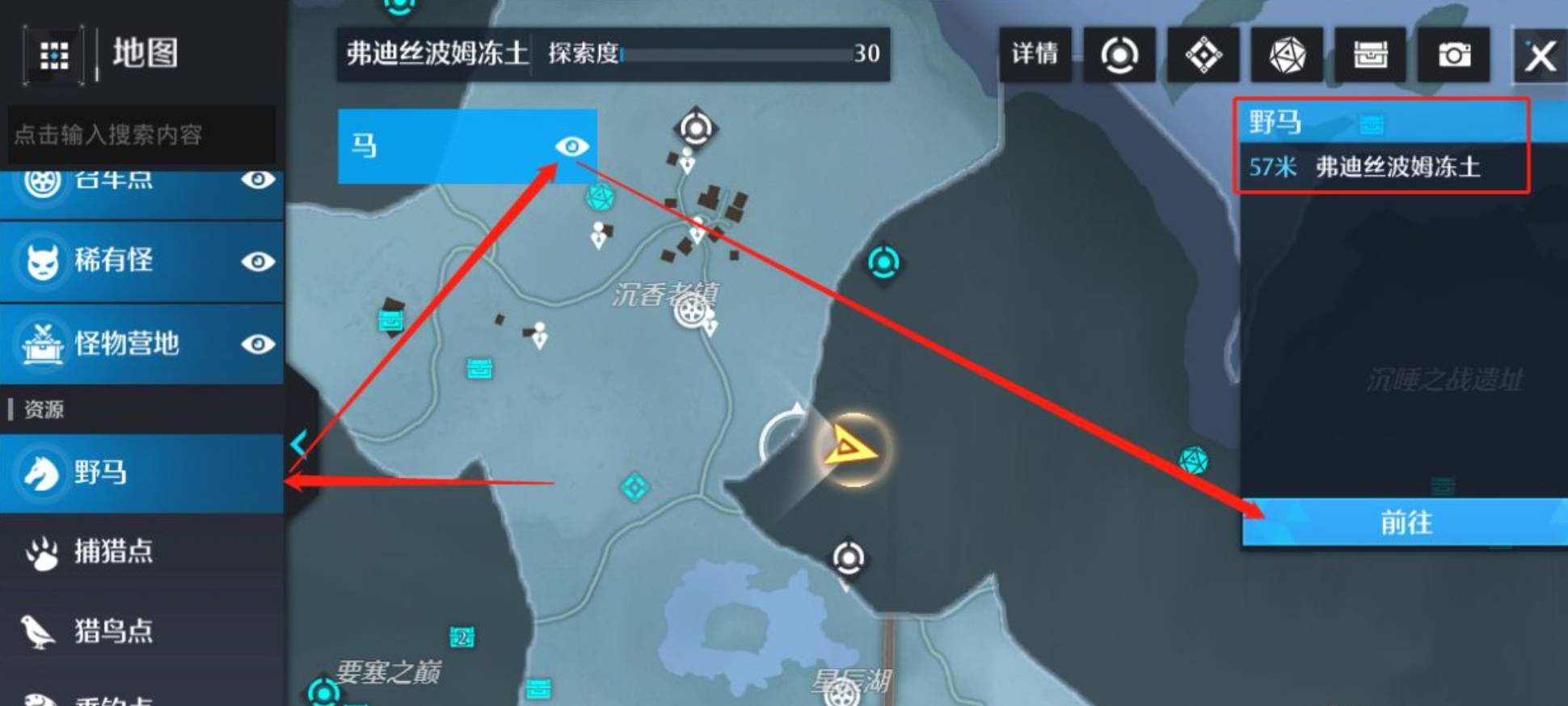Click the search input field
This screenshot has height=706, width=1568.
coord(141,136)
